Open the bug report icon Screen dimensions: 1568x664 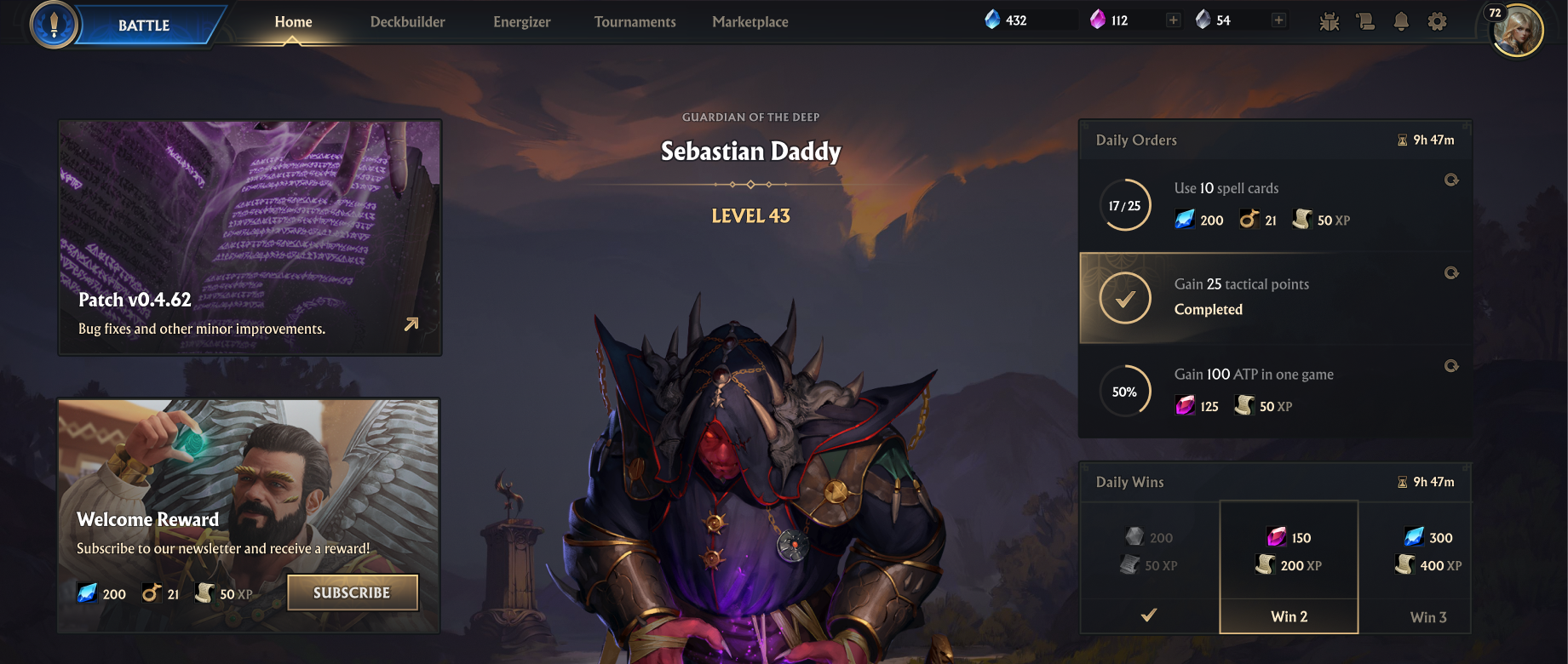click(x=1329, y=22)
